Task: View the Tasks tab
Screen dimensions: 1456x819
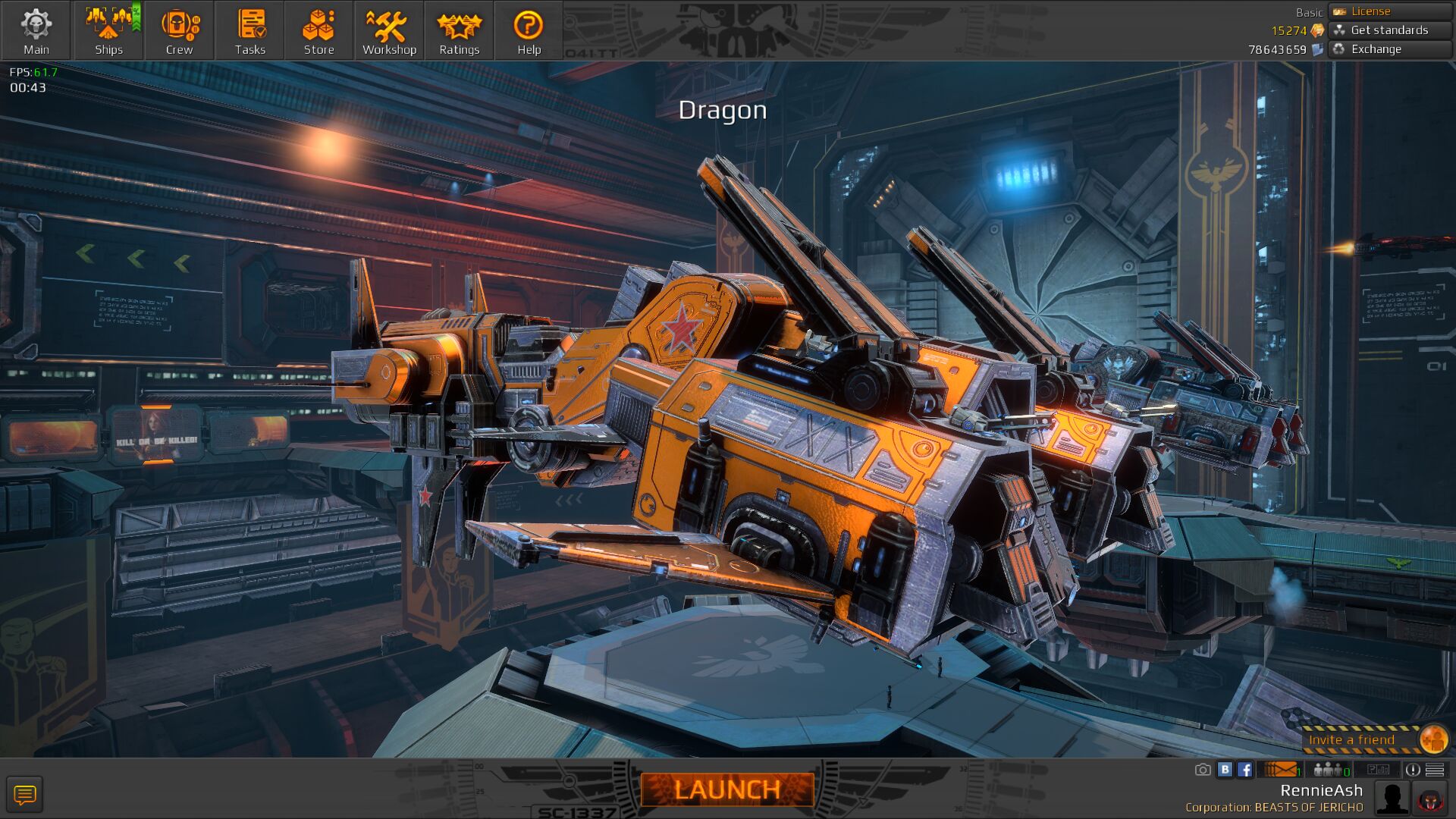Action: tap(249, 31)
